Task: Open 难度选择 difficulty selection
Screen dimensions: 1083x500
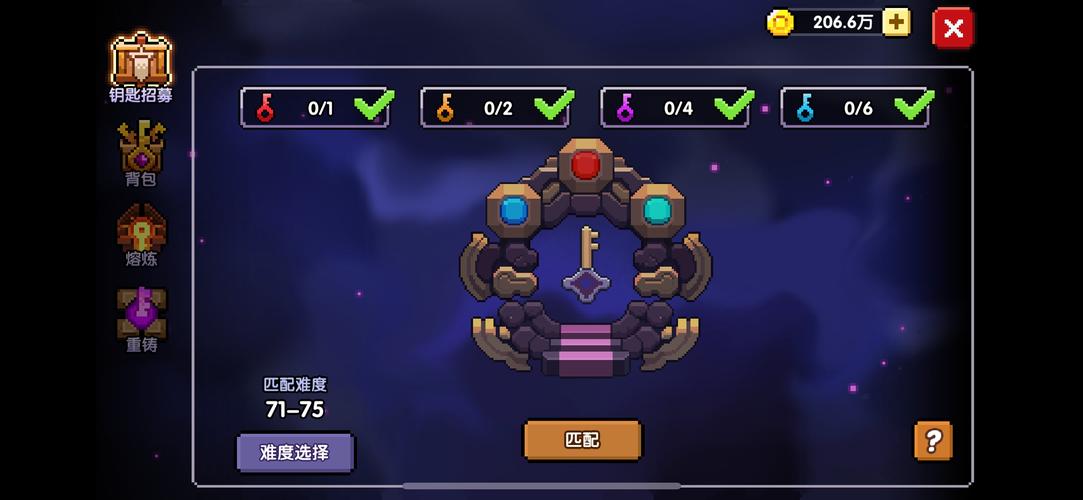Action: click(295, 452)
